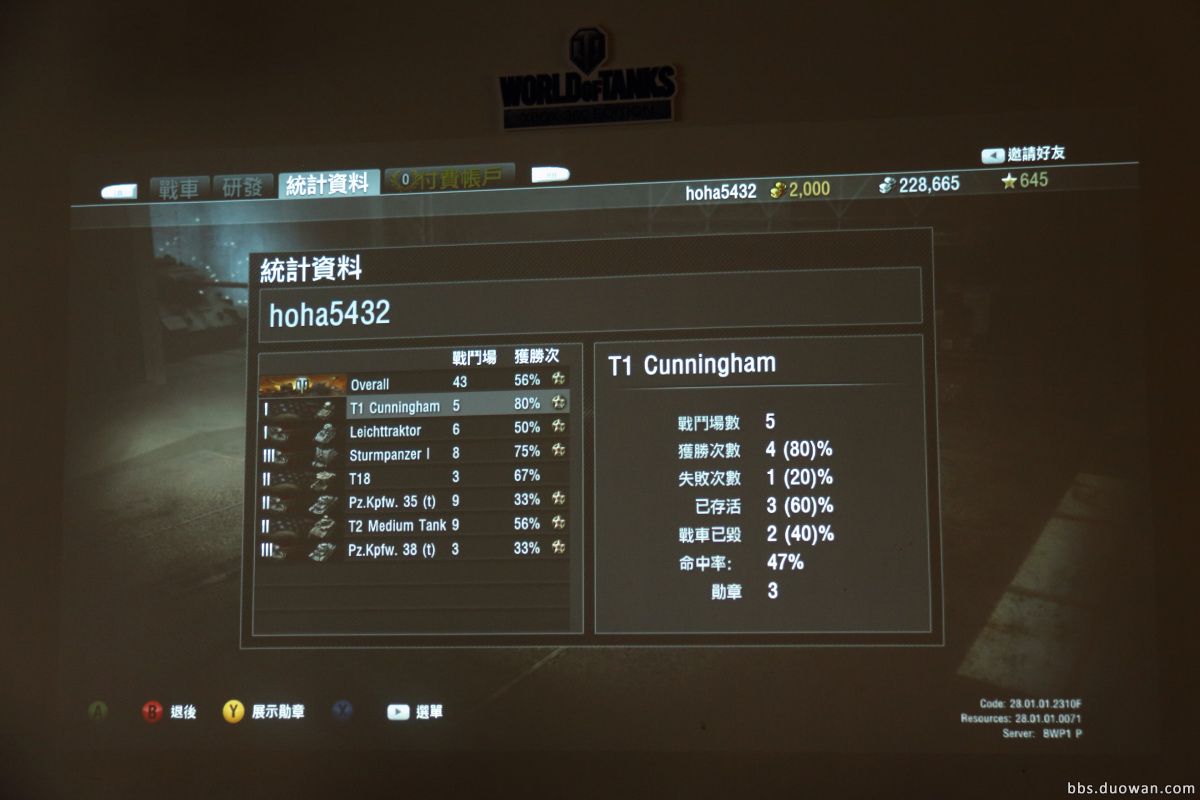Image resolution: width=1200 pixels, height=800 pixels.
Task: Select the 統計資料 tab
Action: point(328,183)
